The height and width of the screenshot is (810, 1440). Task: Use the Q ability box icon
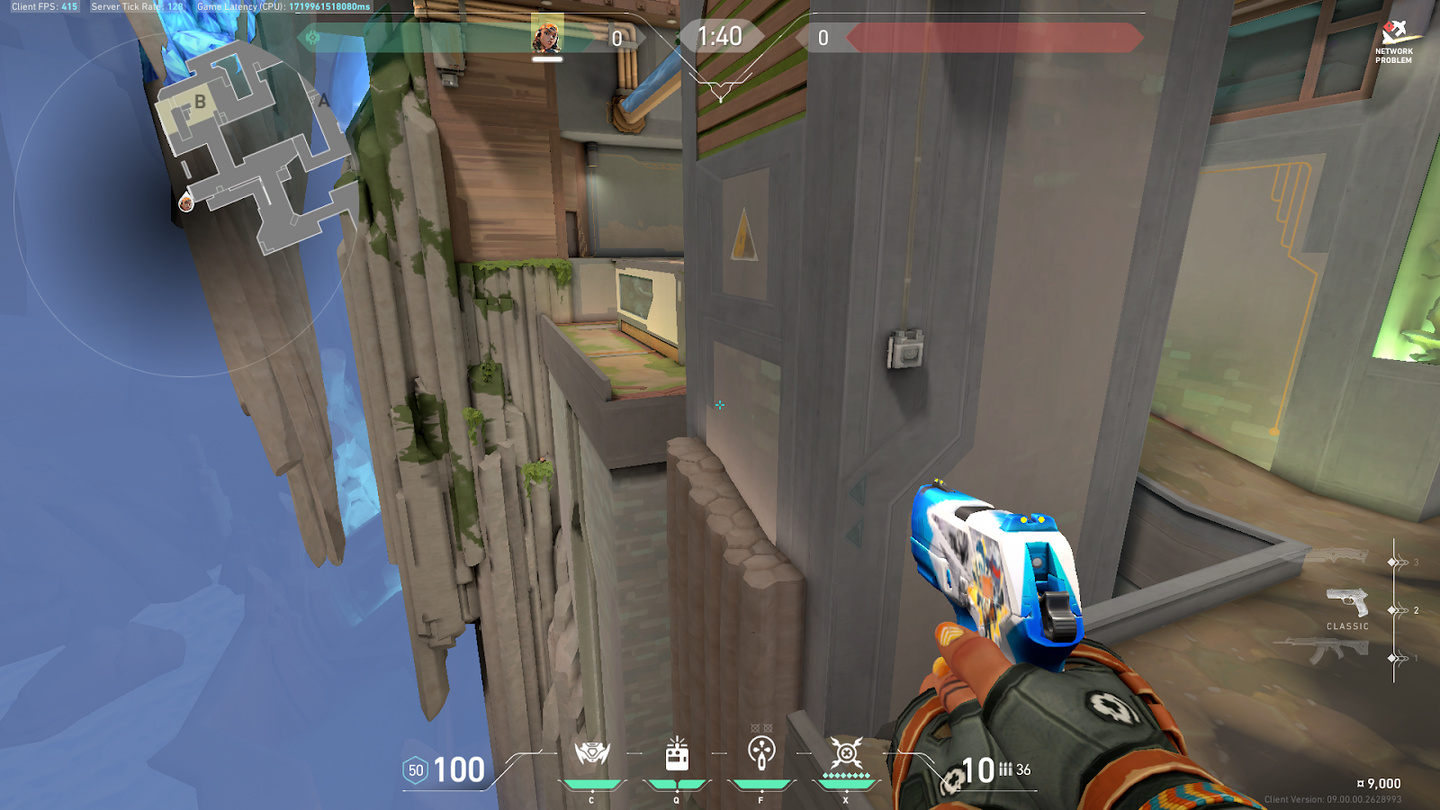[677, 754]
